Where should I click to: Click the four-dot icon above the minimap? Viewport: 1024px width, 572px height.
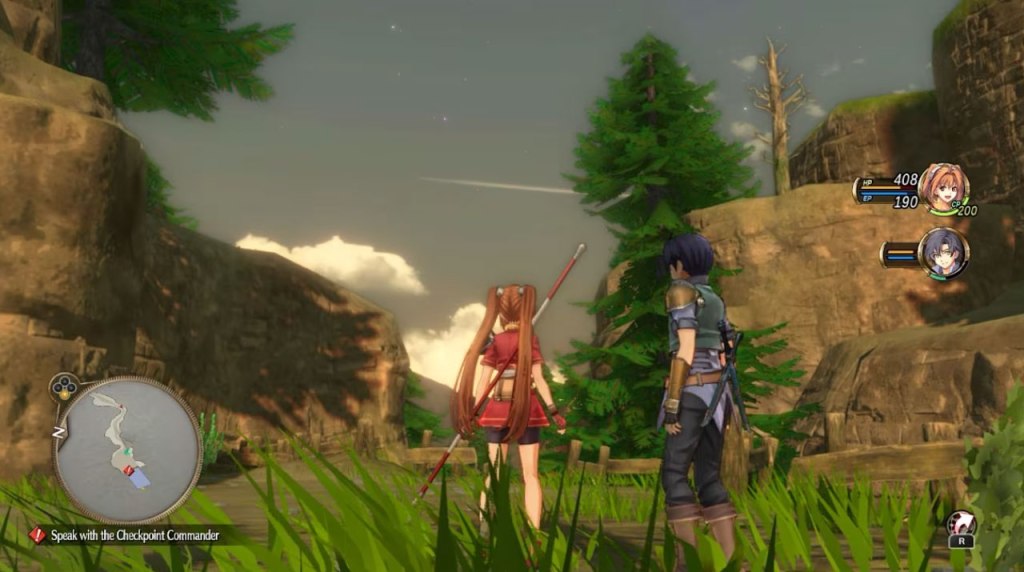click(66, 388)
